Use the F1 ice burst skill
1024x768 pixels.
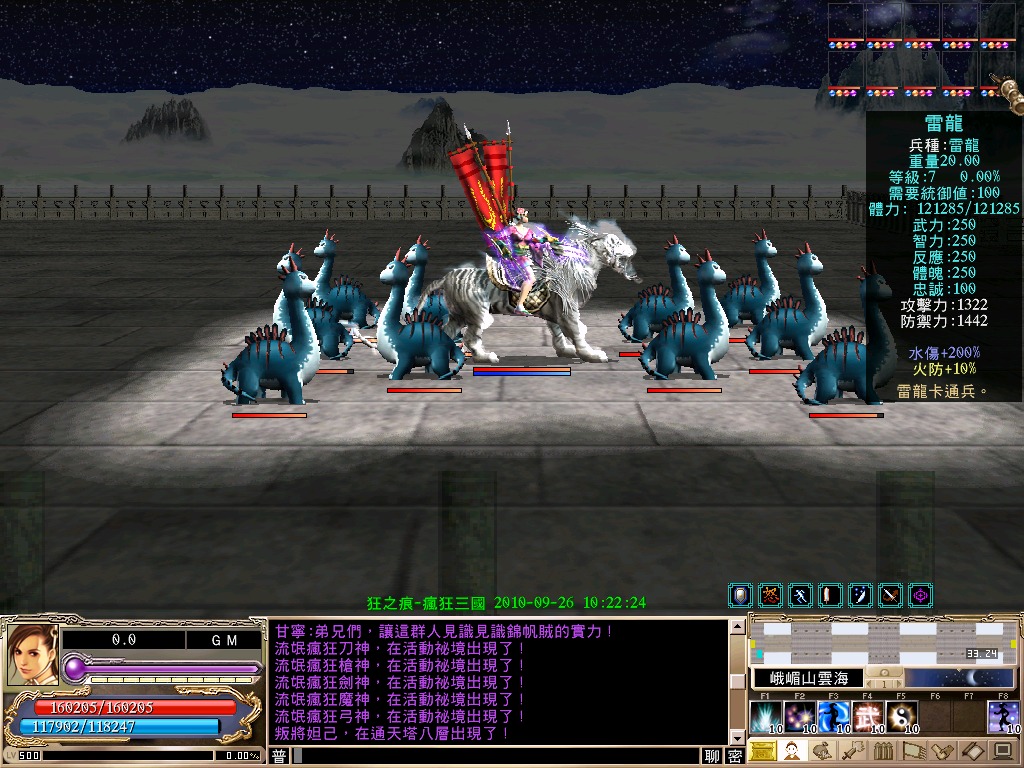[x=765, y=716]
